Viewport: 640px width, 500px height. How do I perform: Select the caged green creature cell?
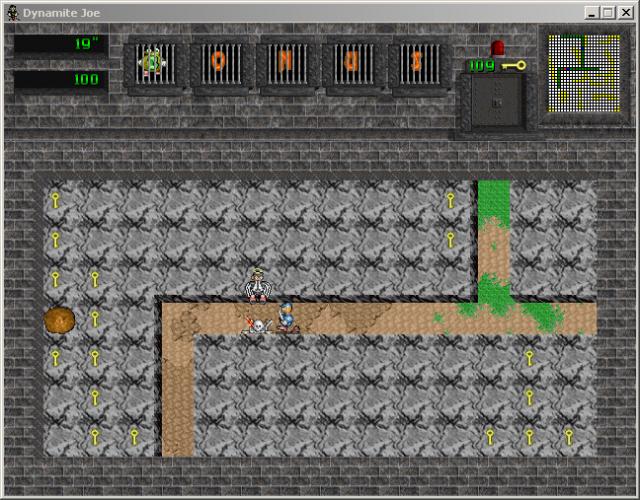(153, 64)
